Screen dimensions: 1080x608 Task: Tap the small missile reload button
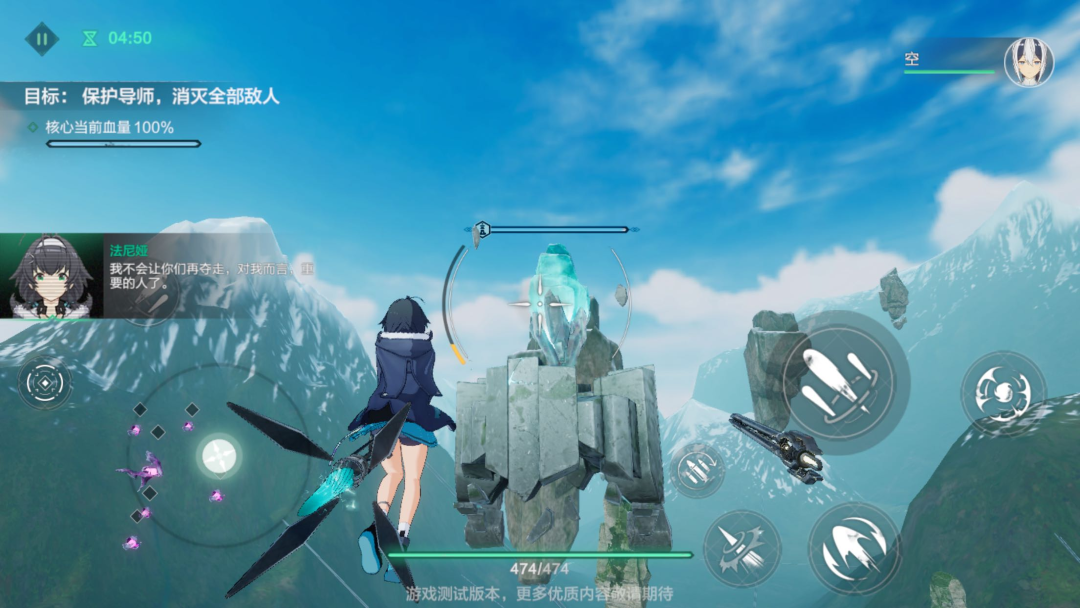point(697,469)
